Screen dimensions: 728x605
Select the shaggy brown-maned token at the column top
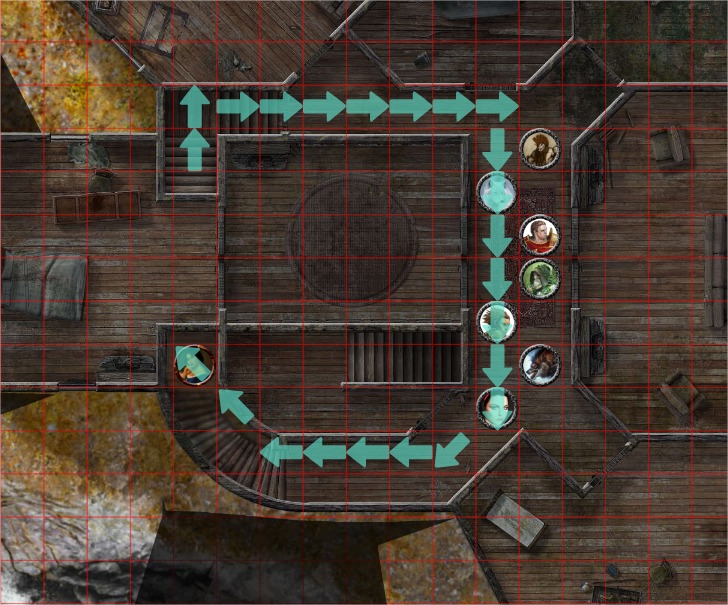point(540,149)
